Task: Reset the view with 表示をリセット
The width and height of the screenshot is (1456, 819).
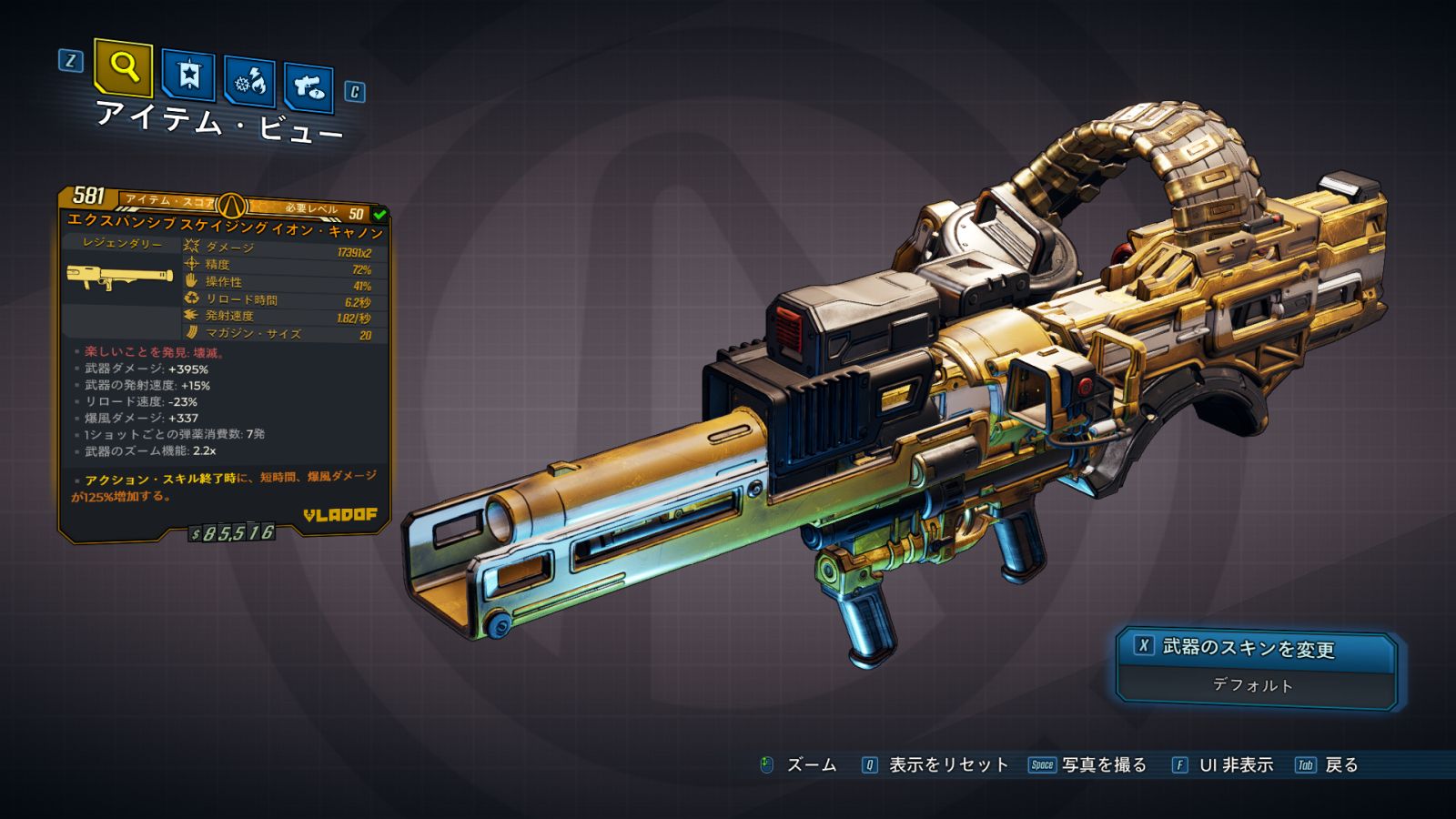Action: pyautogui.click(x=937, y=765)
